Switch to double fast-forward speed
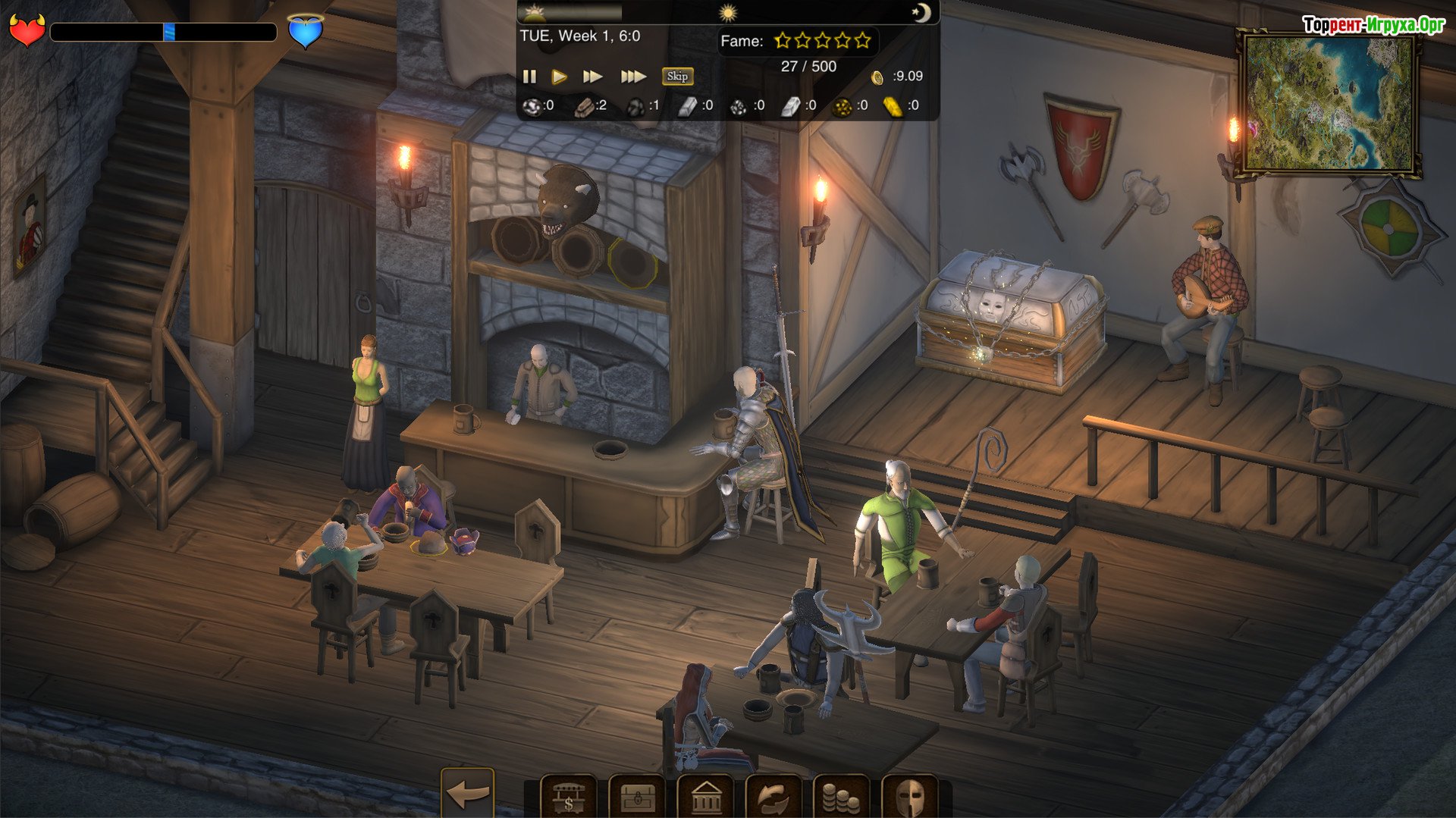This screenshot has height=818, width=1456. click(x=592, y=77)
